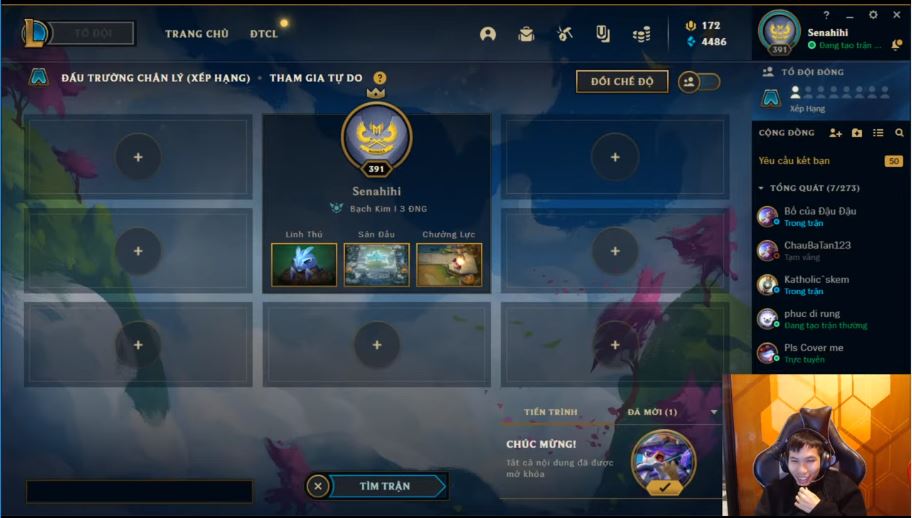Screen dimensions: 912x518
Task: Select the Linh Thú tactician thumbnail
Action: pyautogui.click(x=304, y=264)
